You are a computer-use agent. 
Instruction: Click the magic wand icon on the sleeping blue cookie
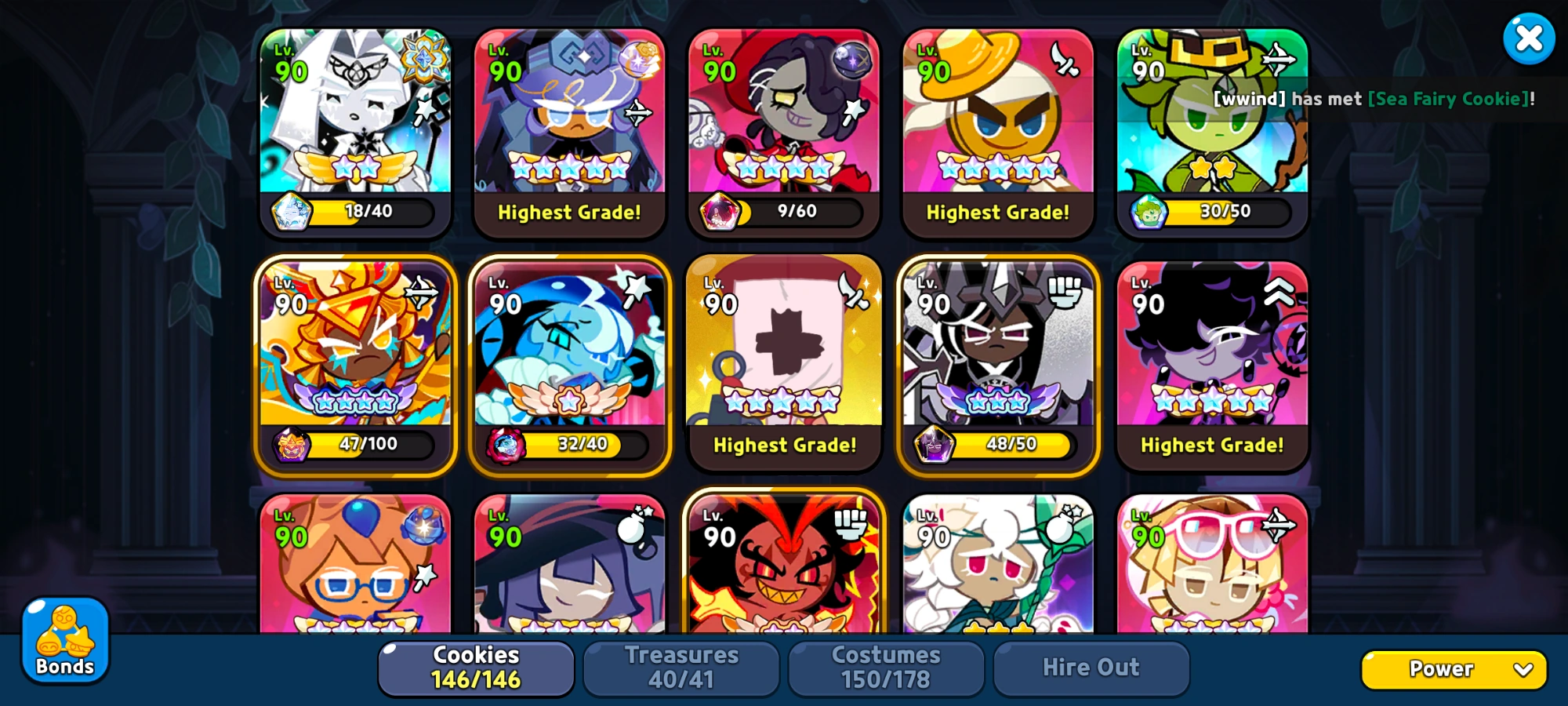click(635, 291)
